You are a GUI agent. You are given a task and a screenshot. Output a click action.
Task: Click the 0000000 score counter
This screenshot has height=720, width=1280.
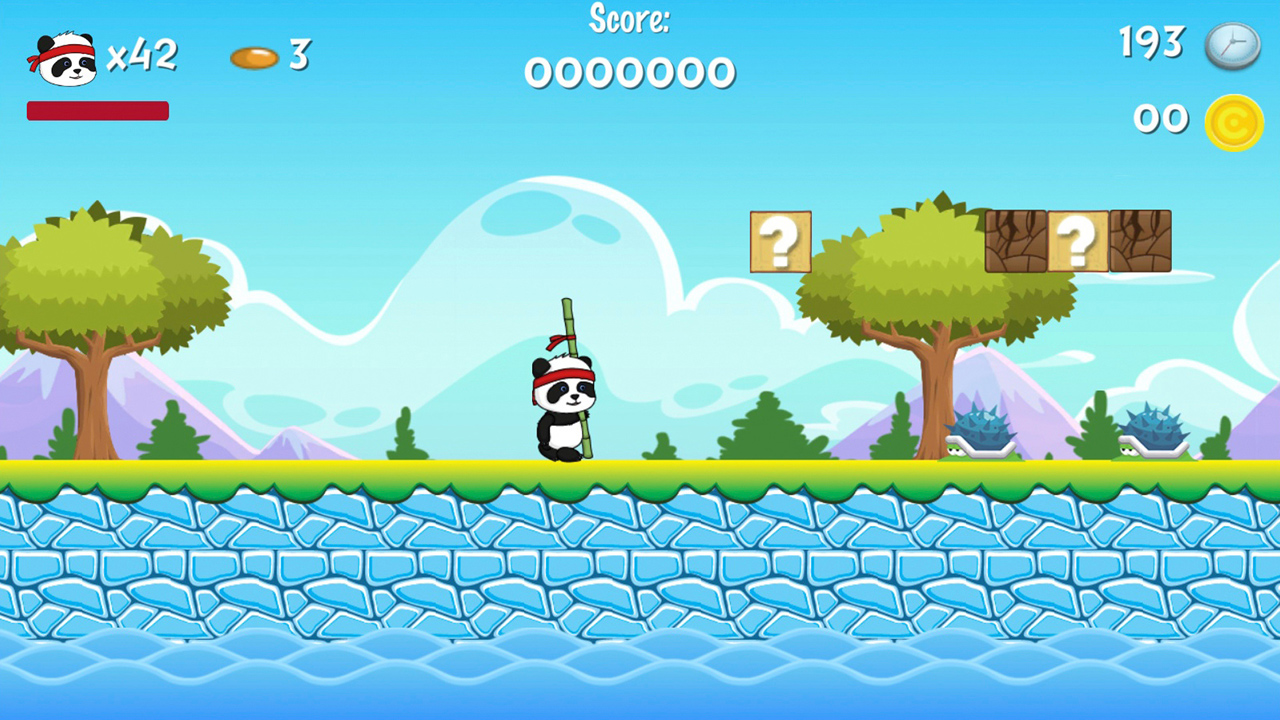[x=629, y=70]
